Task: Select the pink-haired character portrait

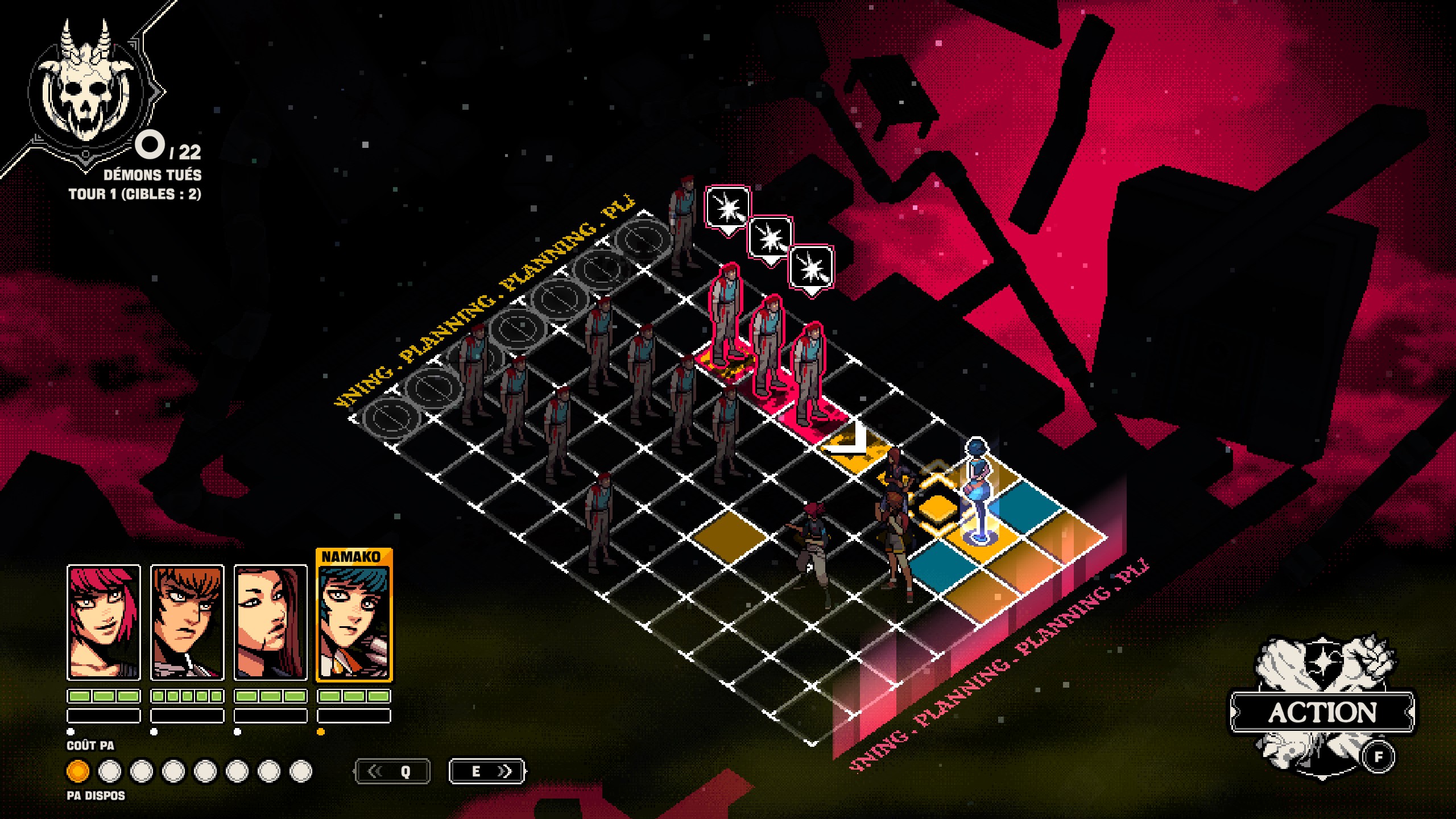Action: tap(104, 622)
